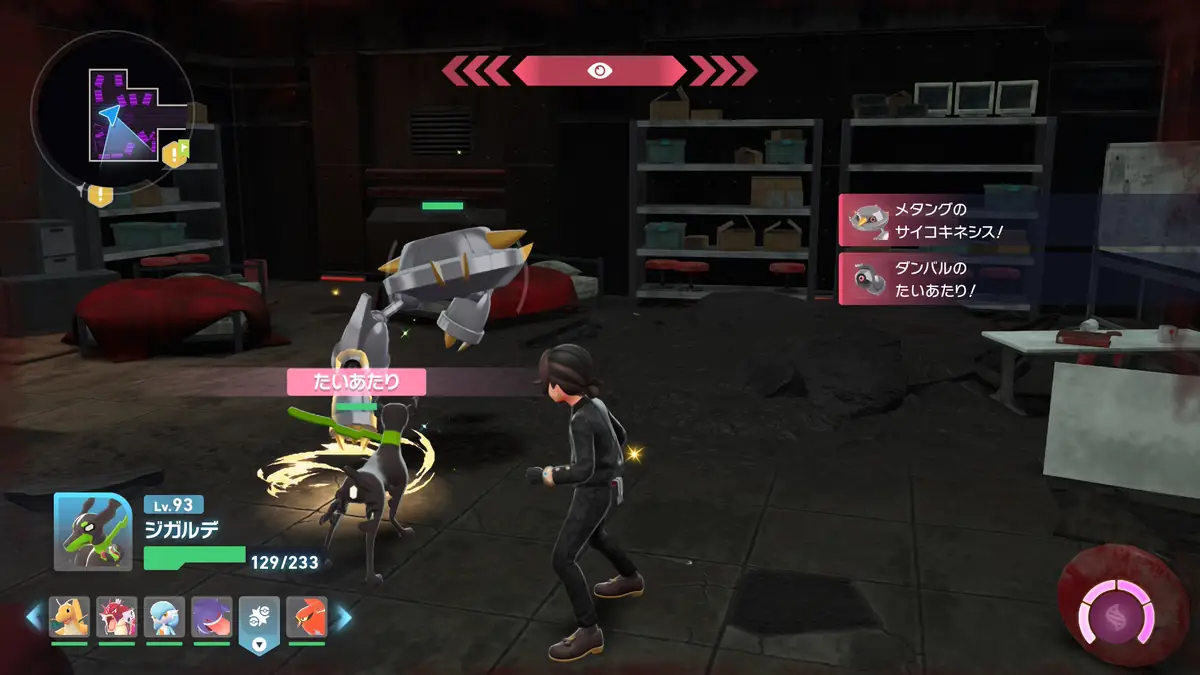Image resolution: width=1200 pixels, height=675 pixels.
Task: Choose Gardevoir from the party bar
Action: 164,617
